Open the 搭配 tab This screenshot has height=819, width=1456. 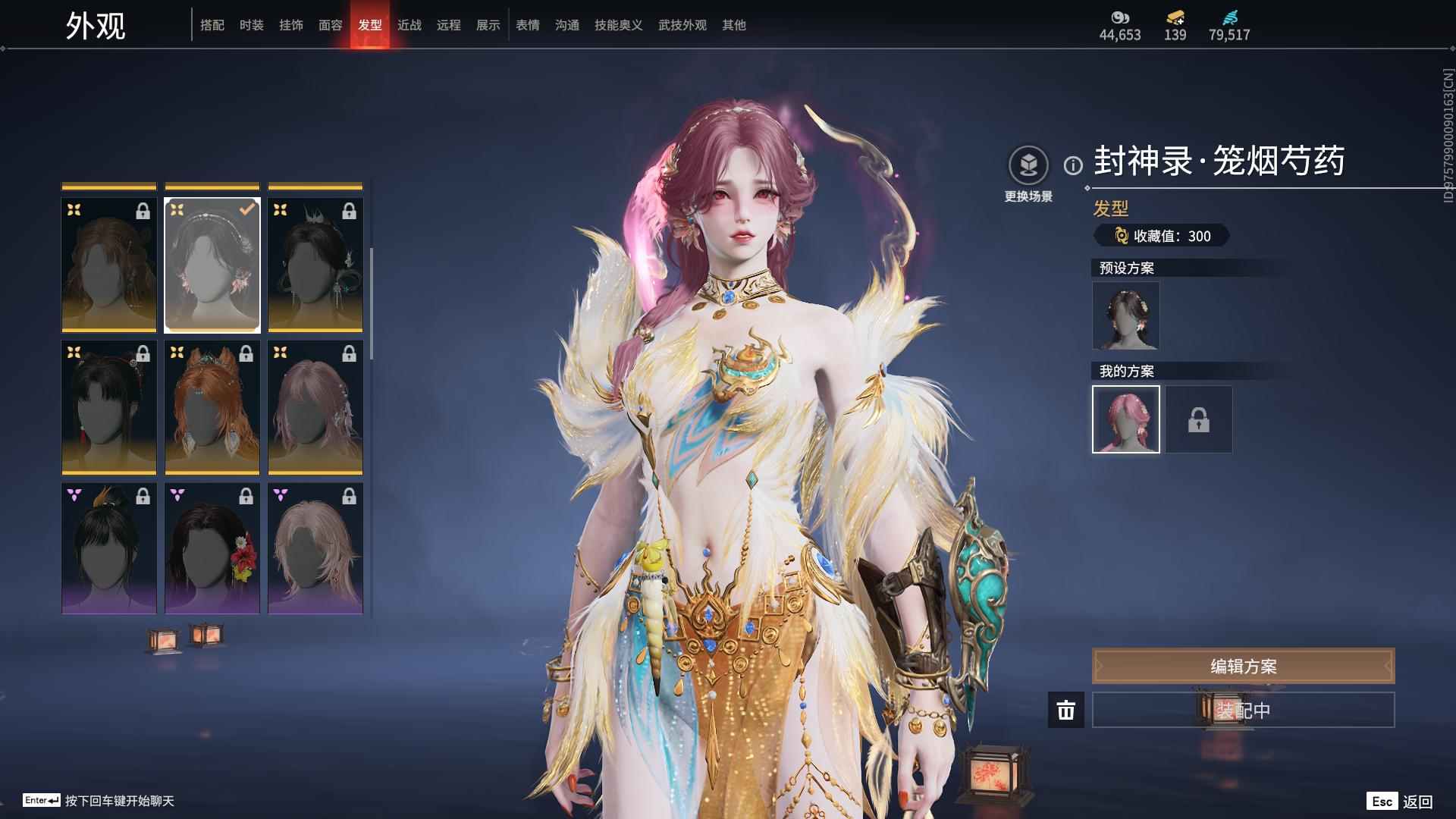click(212, 25)
